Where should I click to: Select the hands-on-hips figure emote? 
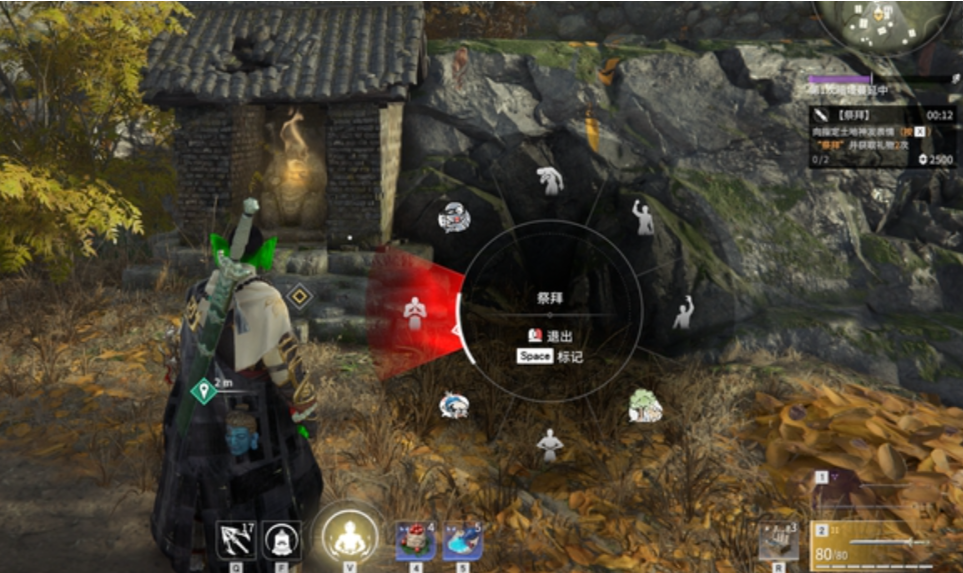point(549,443)
